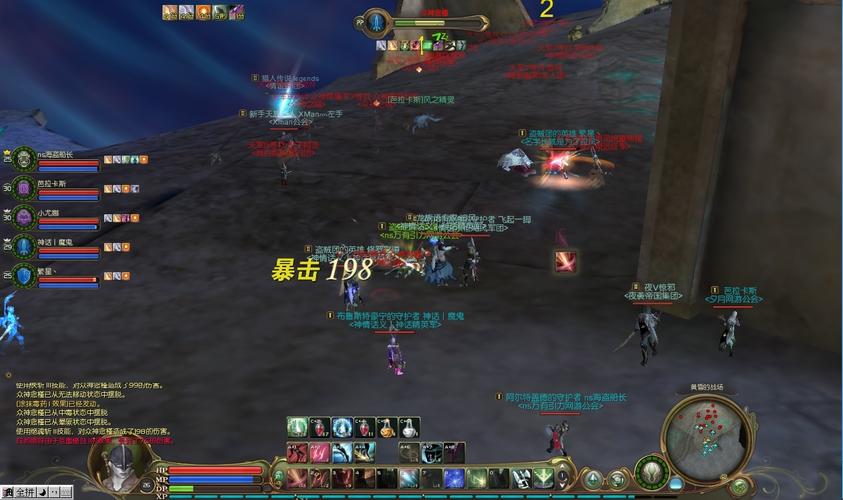Screen dimensions: 843x500
Task: Select party member 神话丨魔鬼 portrait
Action: [x=24, y=246]
